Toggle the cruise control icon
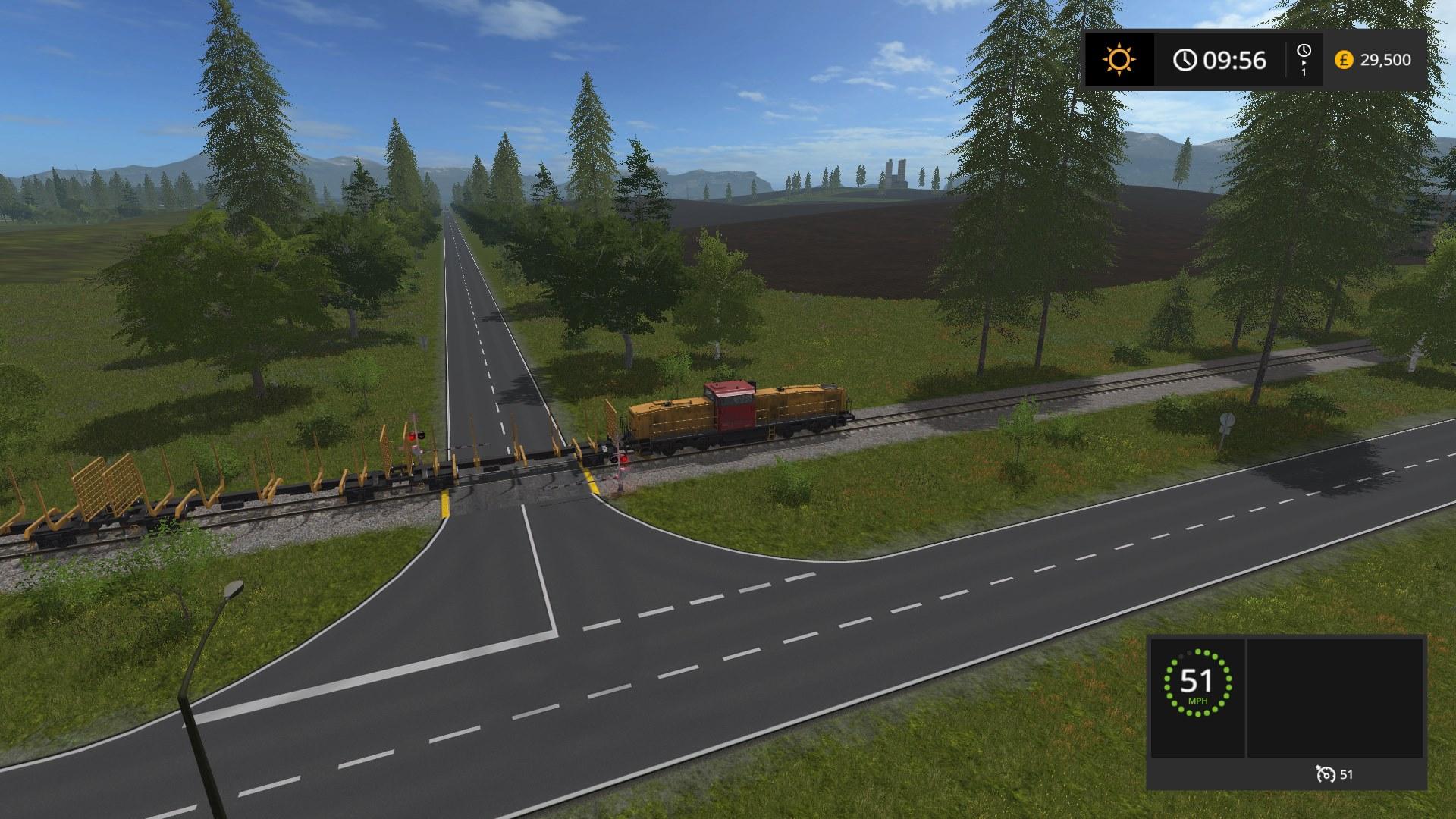The width and height of the screenshot is (1456, 819). pos(1326,774)
